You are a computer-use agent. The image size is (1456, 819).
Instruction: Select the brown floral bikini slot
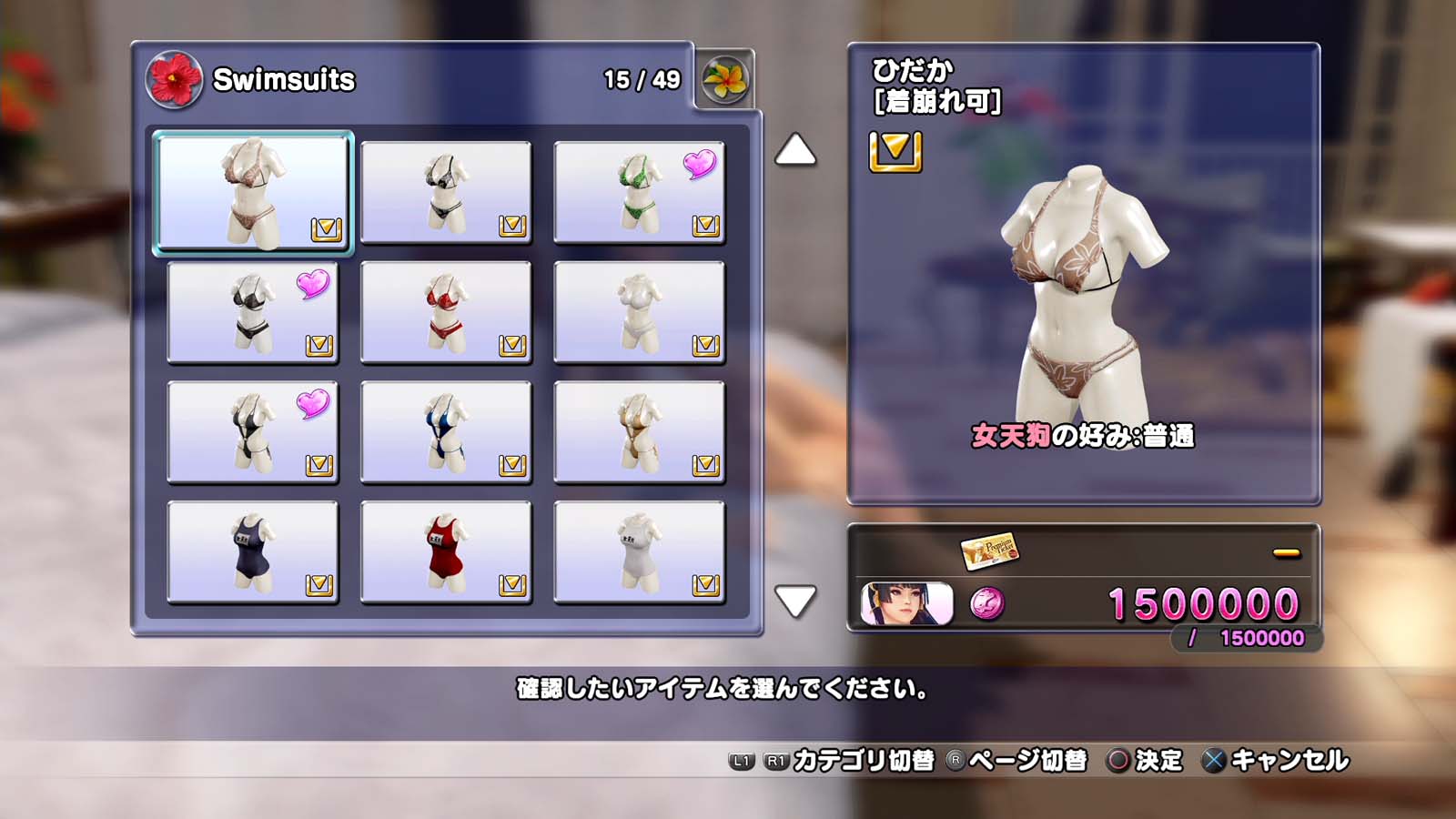click(x=252, y=192)
